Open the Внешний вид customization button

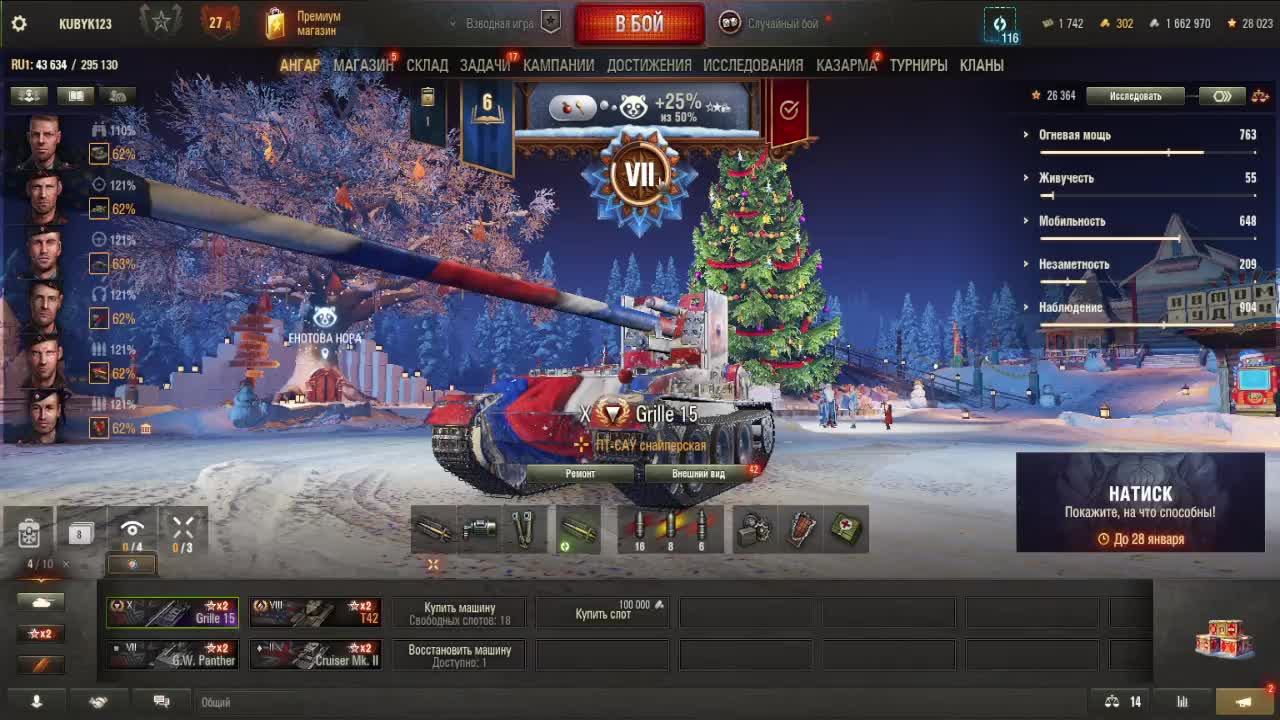coord(698,474)
